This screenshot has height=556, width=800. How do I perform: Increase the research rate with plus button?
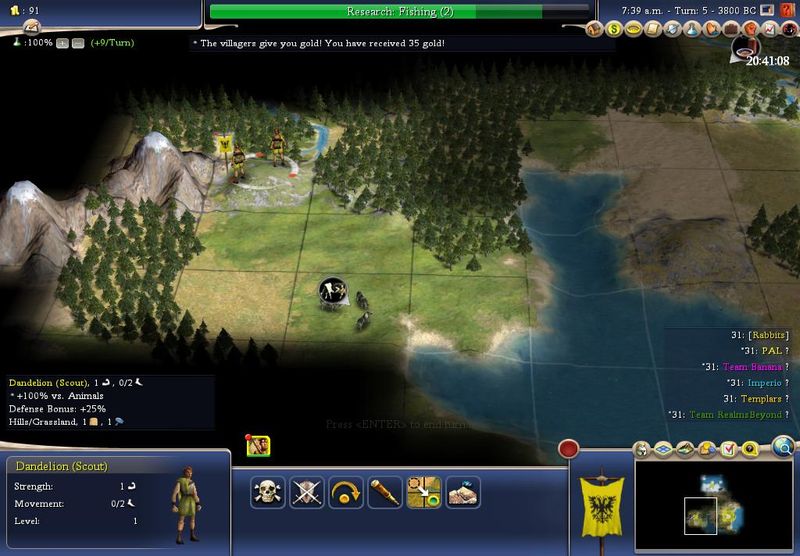[x=62, y=43]
